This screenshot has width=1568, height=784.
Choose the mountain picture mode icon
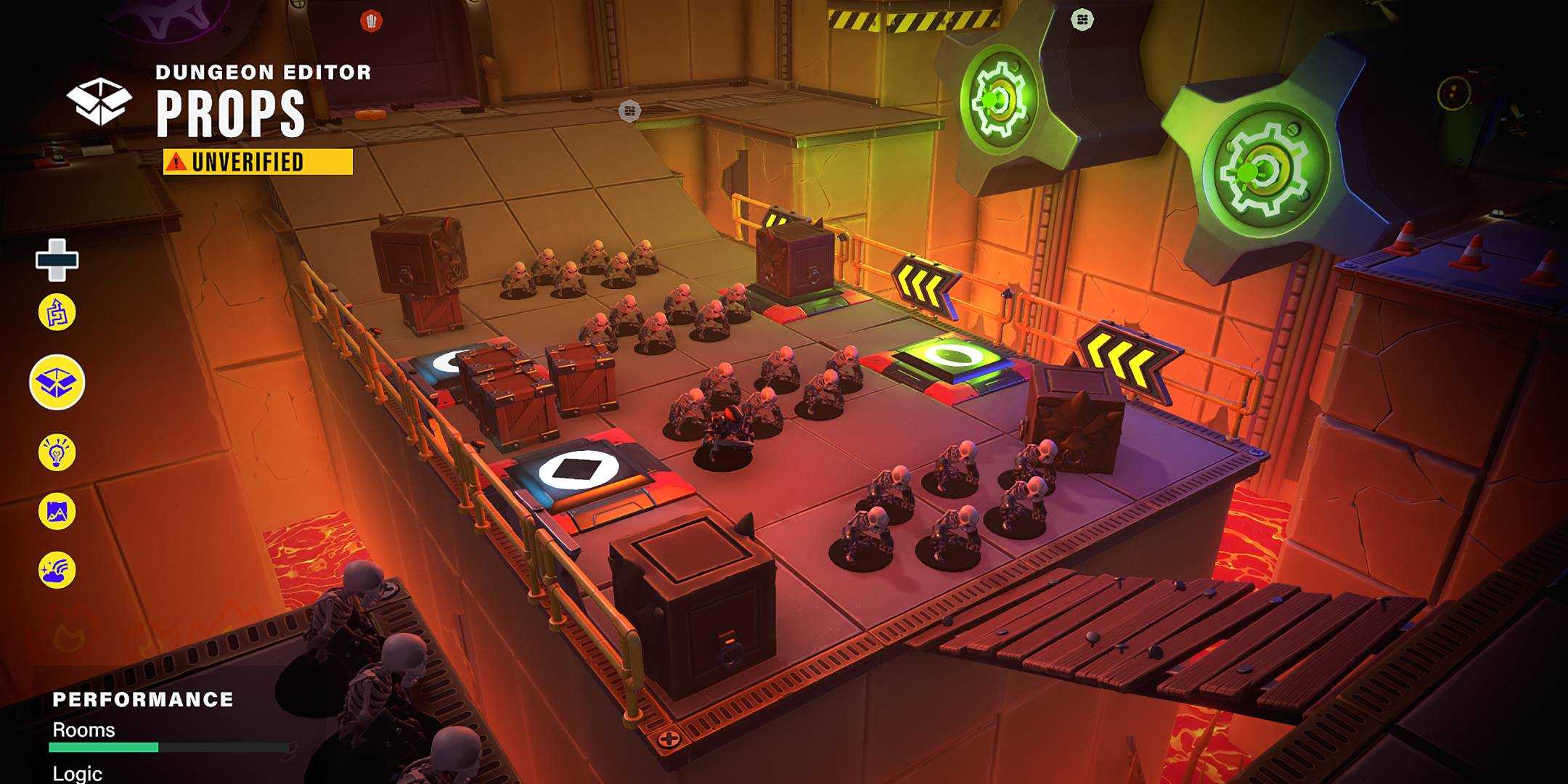click(57, 512)
